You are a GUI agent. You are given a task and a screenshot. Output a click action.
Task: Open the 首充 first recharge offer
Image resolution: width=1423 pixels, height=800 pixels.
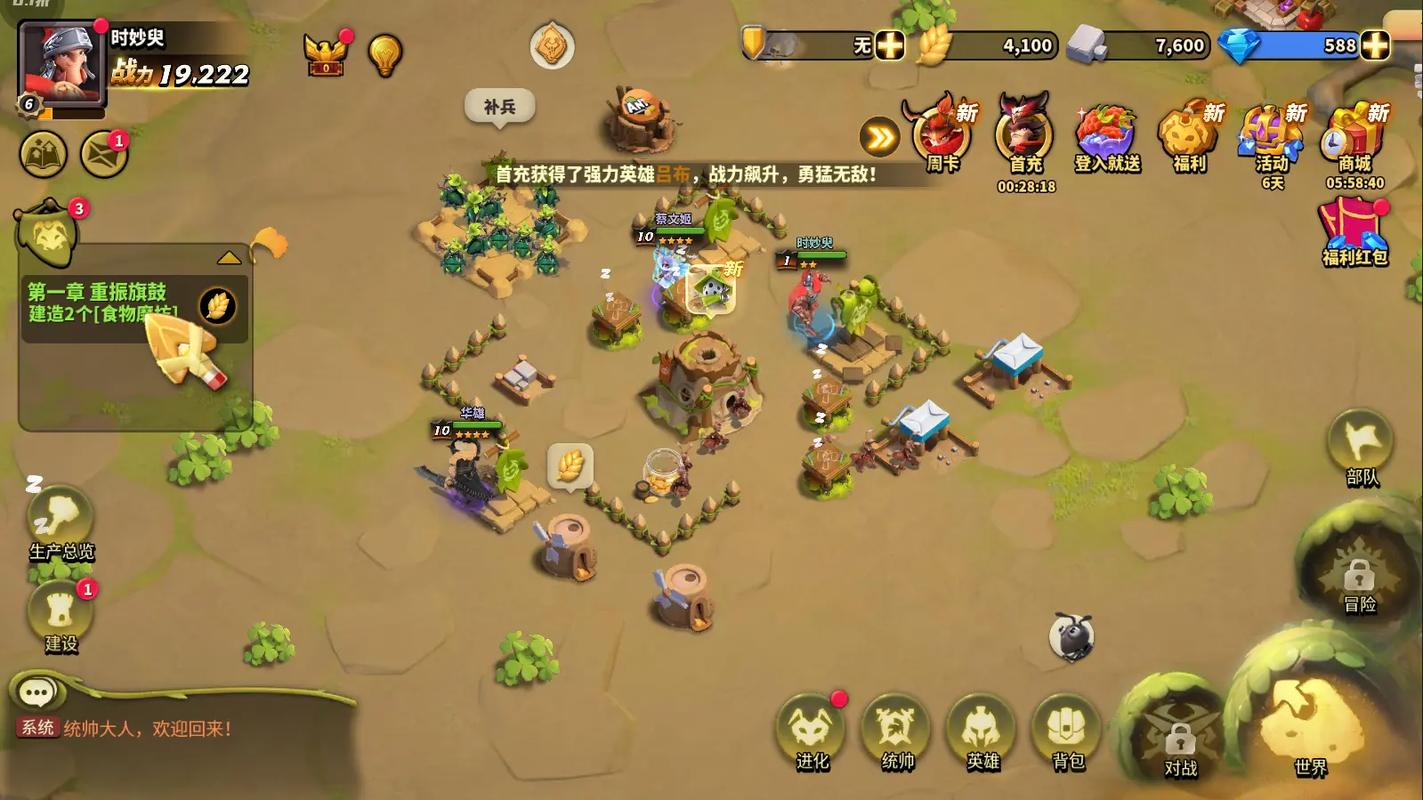1025,136
